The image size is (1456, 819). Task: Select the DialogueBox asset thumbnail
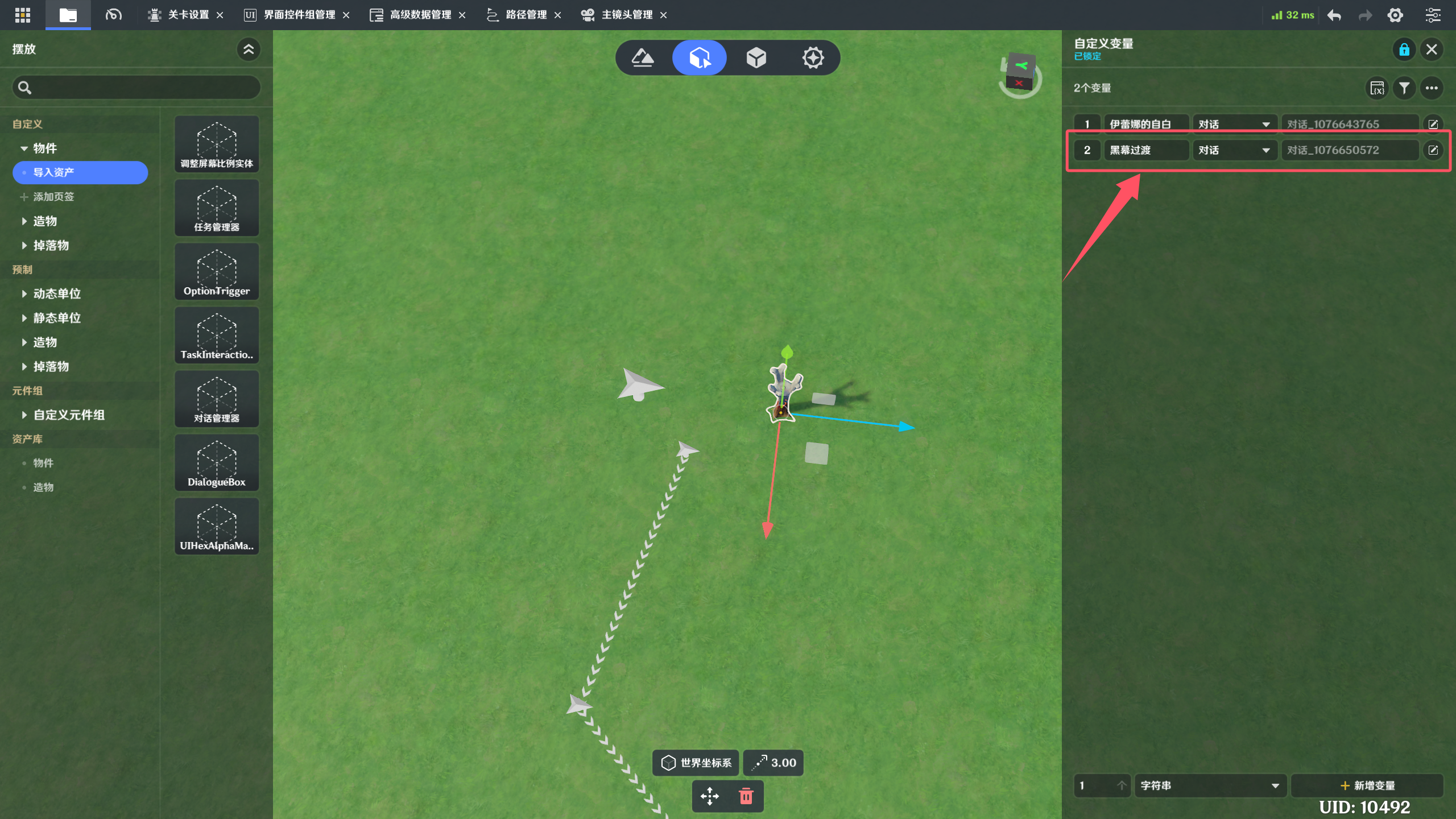point(217,462)
